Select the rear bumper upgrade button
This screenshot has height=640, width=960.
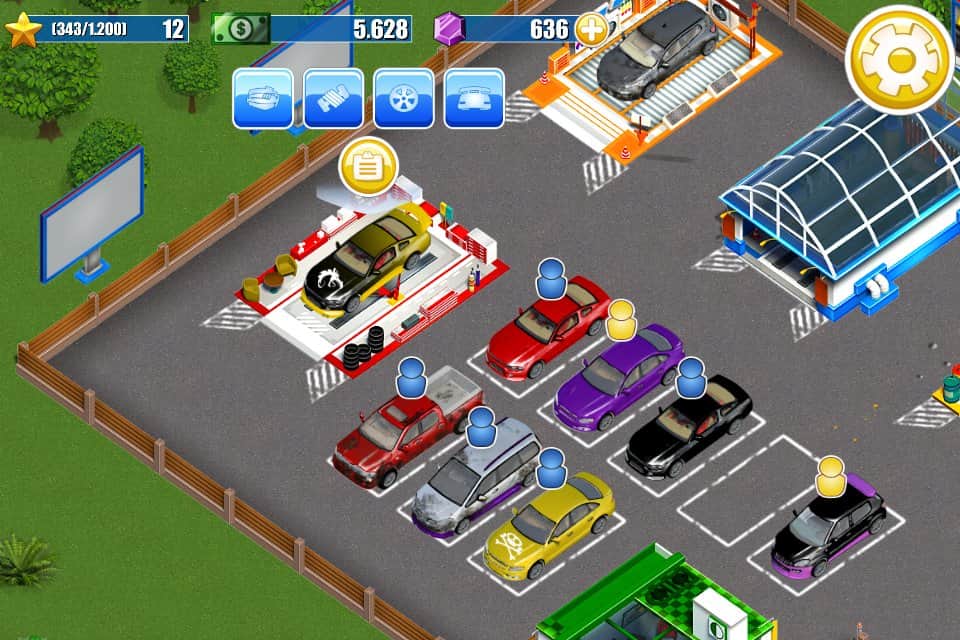pos(474,98)
